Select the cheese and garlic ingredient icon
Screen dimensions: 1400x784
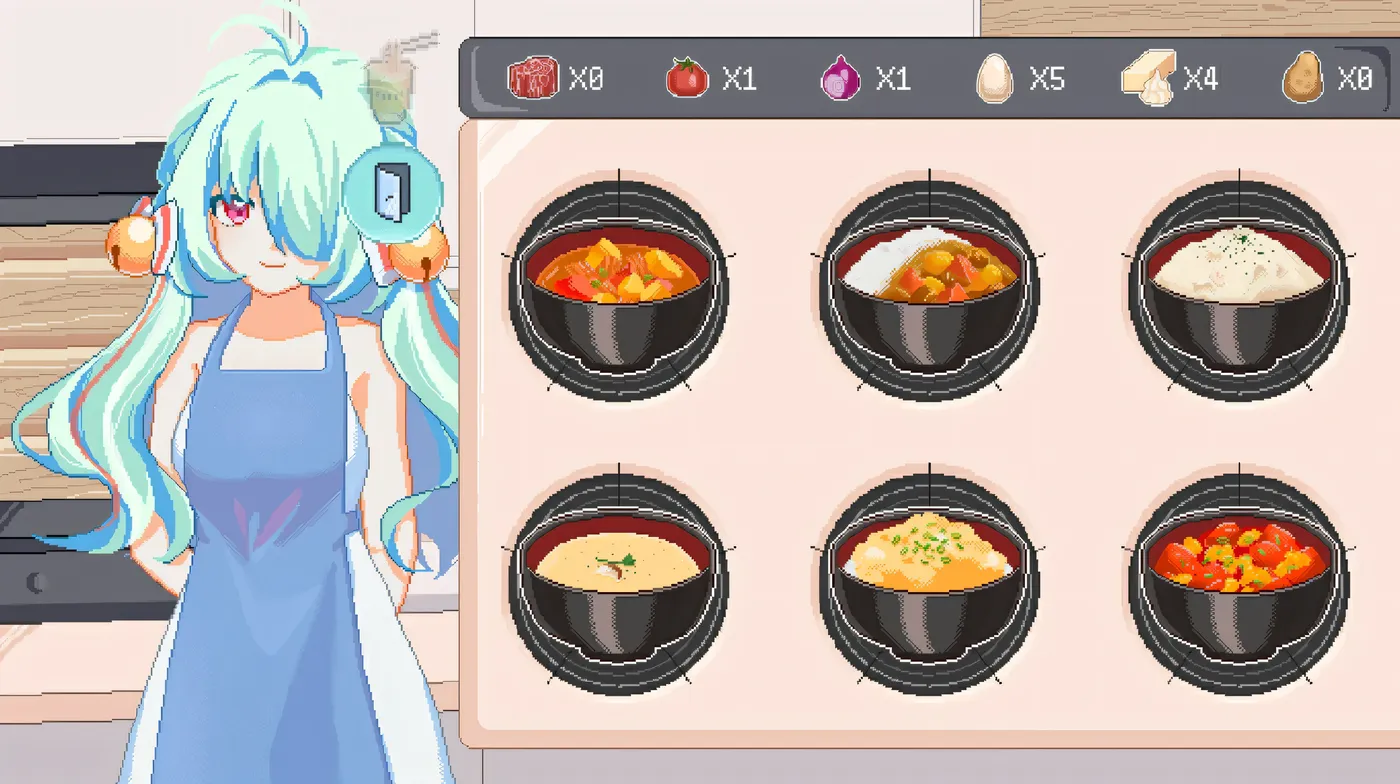coord(1148,76)
